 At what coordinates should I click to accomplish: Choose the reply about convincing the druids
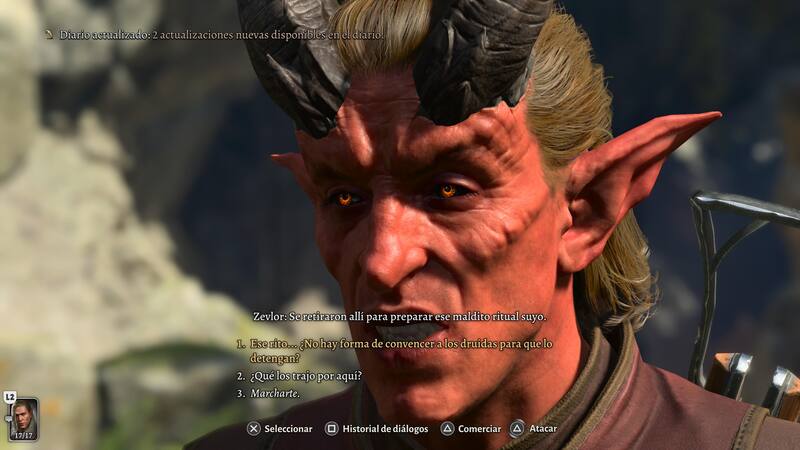tap(400, 350)
